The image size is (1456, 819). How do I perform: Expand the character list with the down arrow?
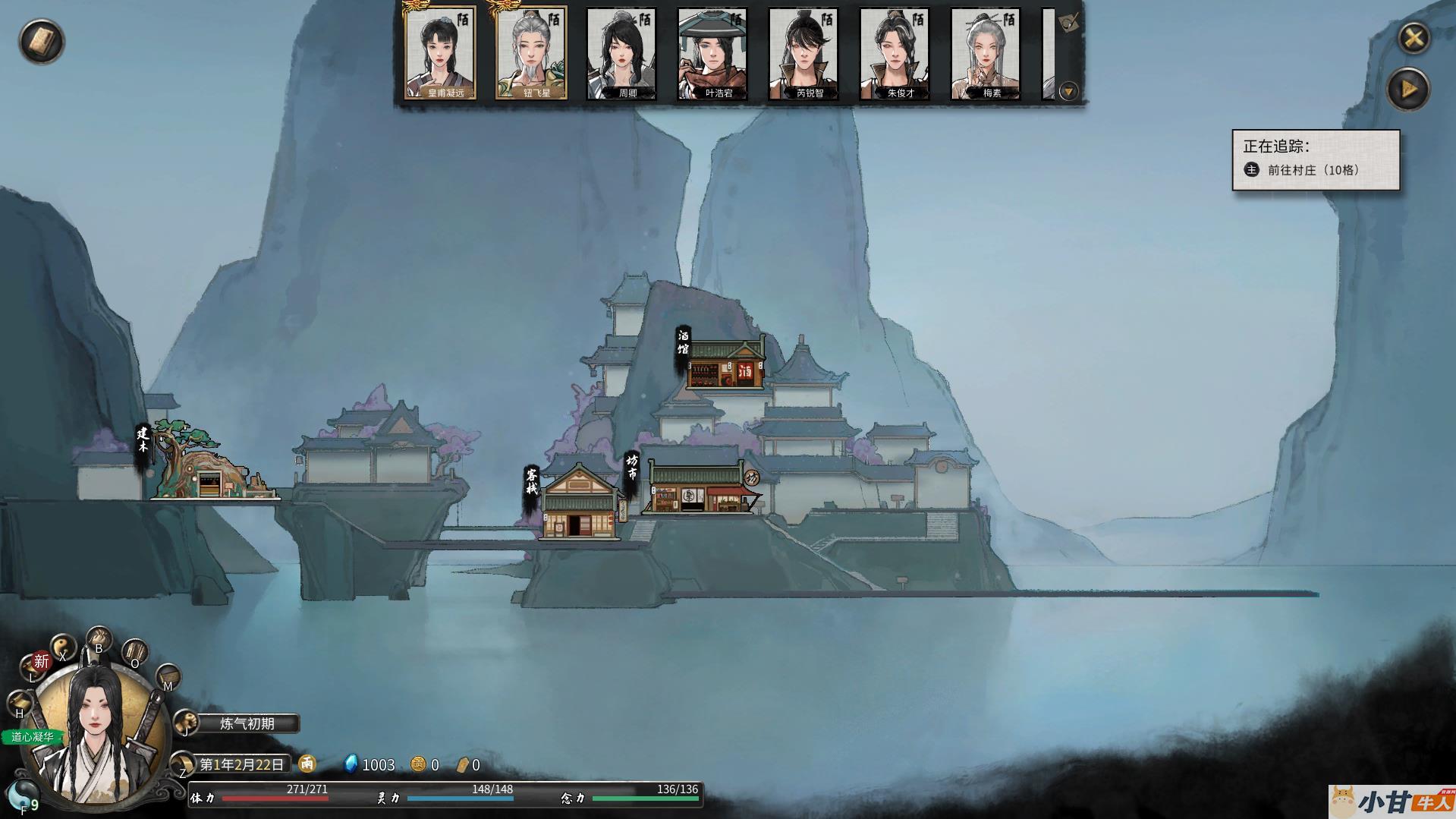[1068, 92]
